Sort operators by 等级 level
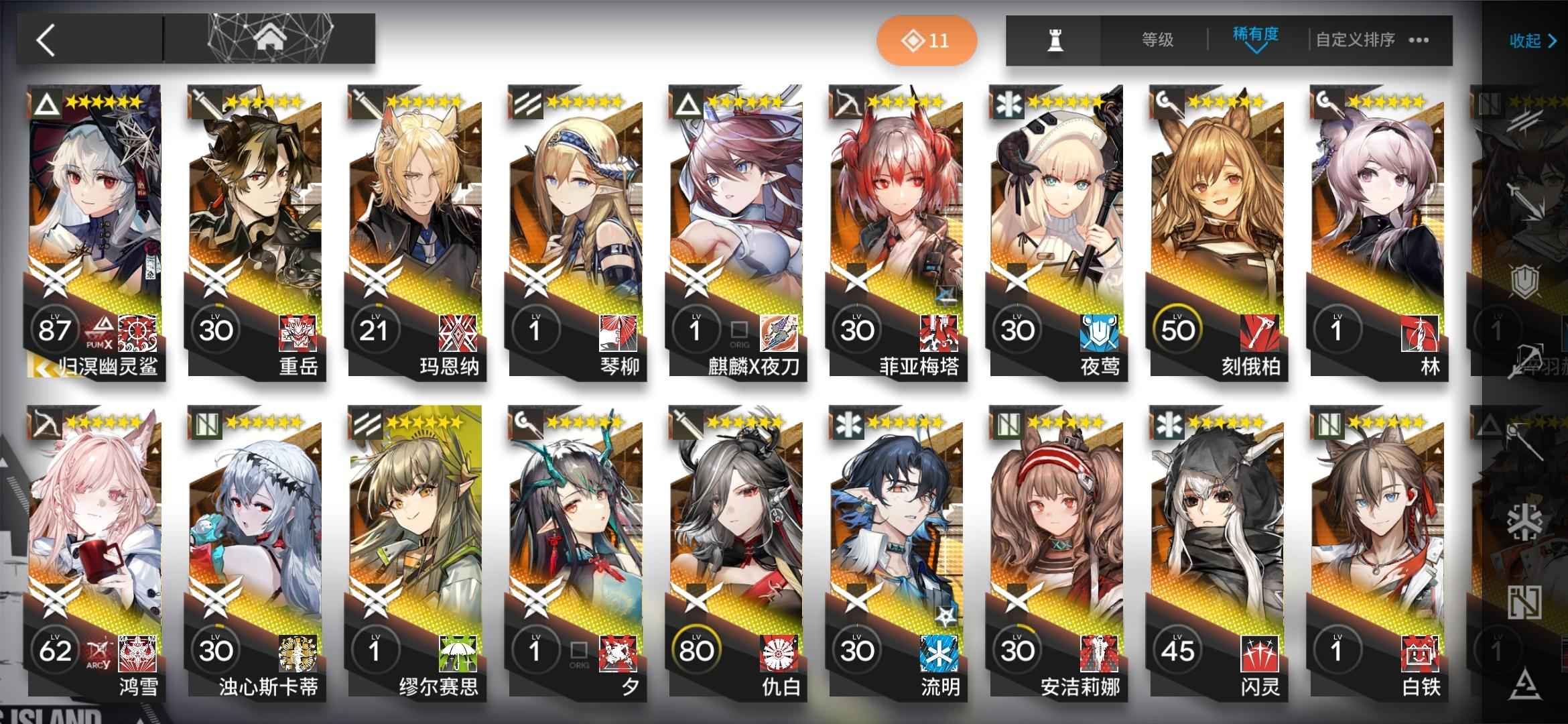Screen dimensions: 1568x724 1157,40
